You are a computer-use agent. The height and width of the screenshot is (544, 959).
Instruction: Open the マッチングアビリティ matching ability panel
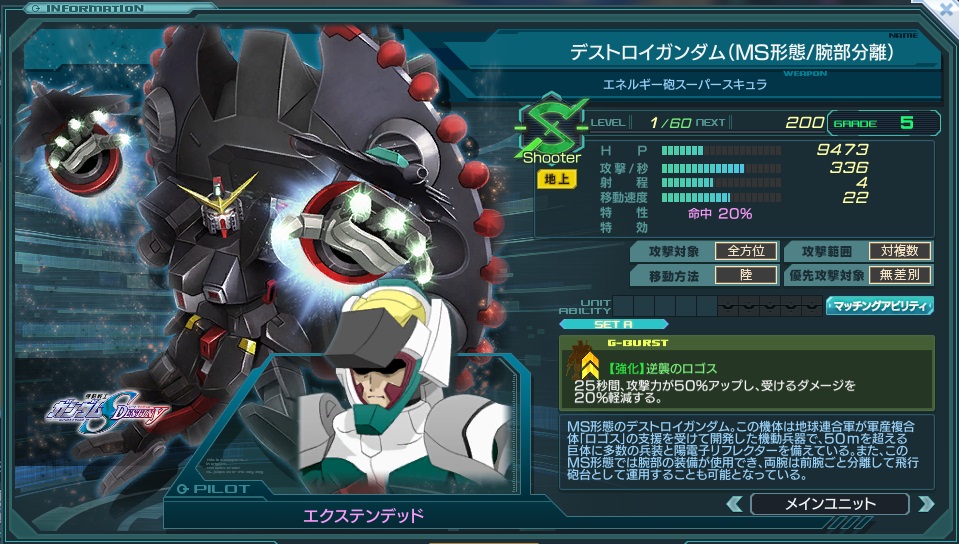click(879, 306)
